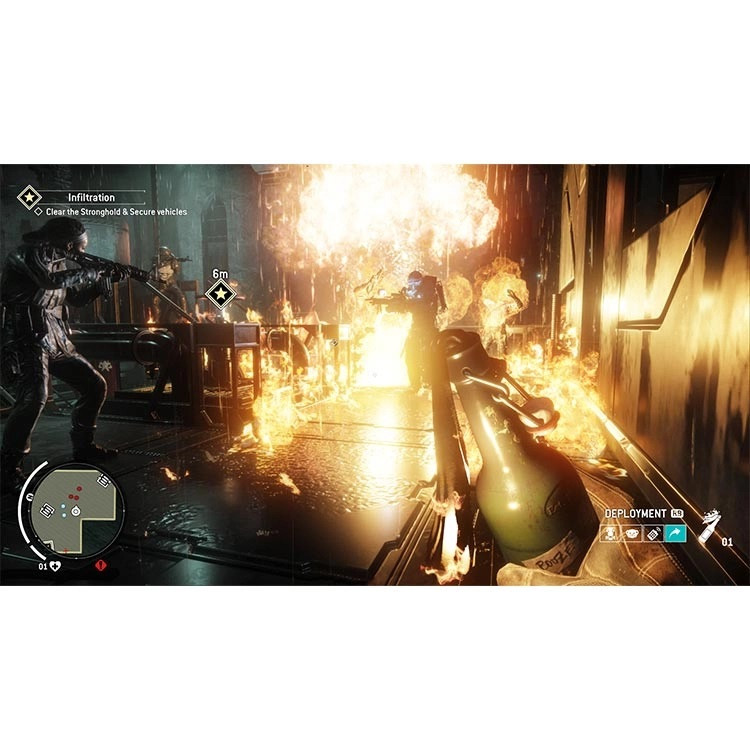Select the skull deployment option
Viewport: 750px width, 750px height.
click(x=610, y=535)
